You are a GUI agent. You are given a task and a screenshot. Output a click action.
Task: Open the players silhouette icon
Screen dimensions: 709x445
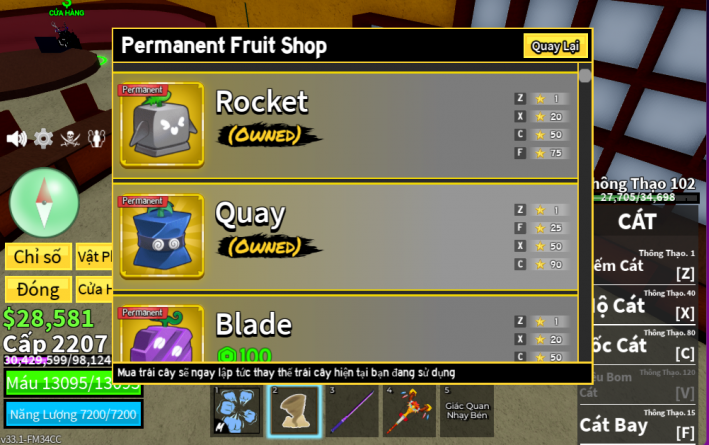[97, 138]
